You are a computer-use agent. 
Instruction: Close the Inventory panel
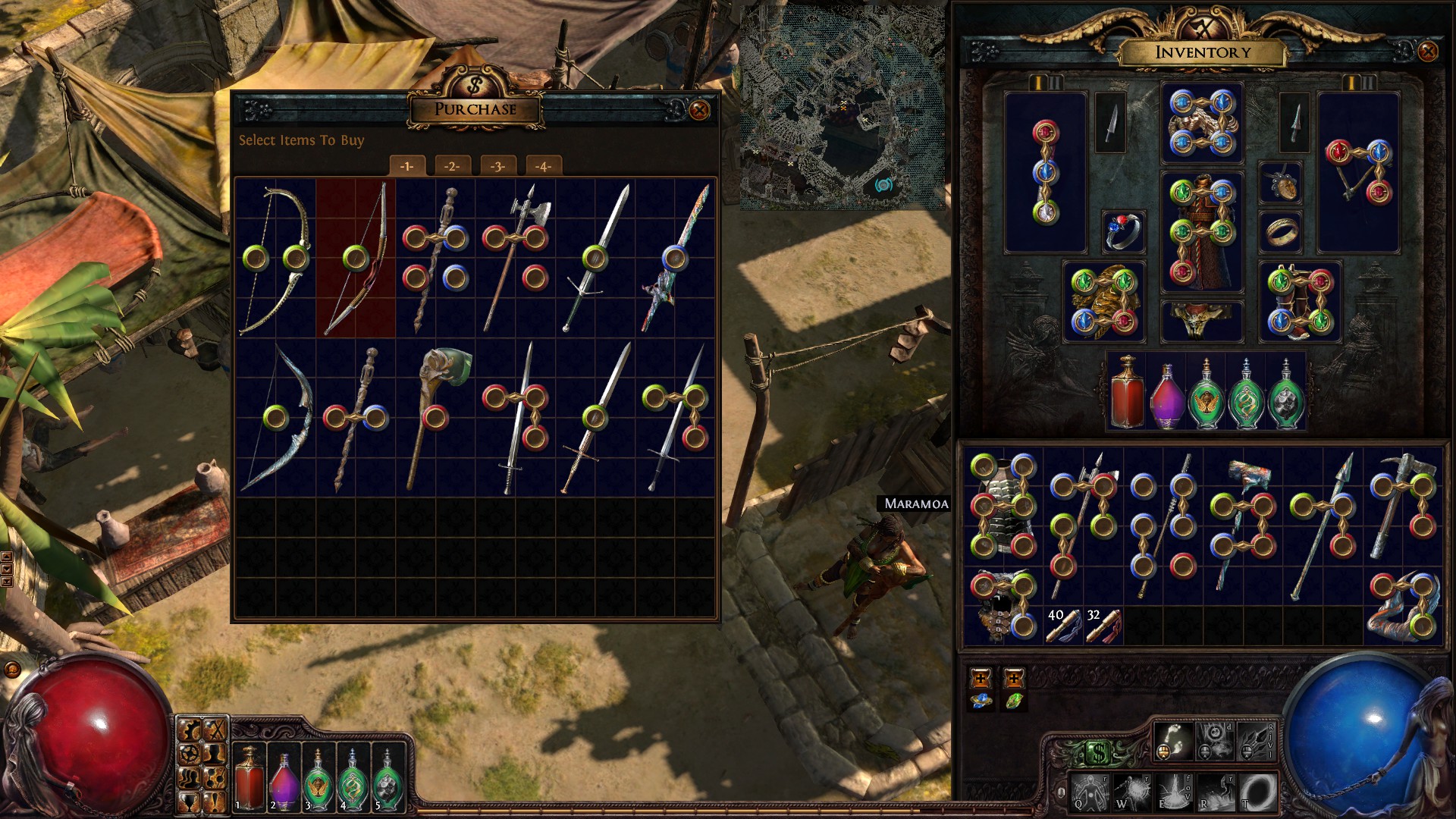pos(1427,52)
